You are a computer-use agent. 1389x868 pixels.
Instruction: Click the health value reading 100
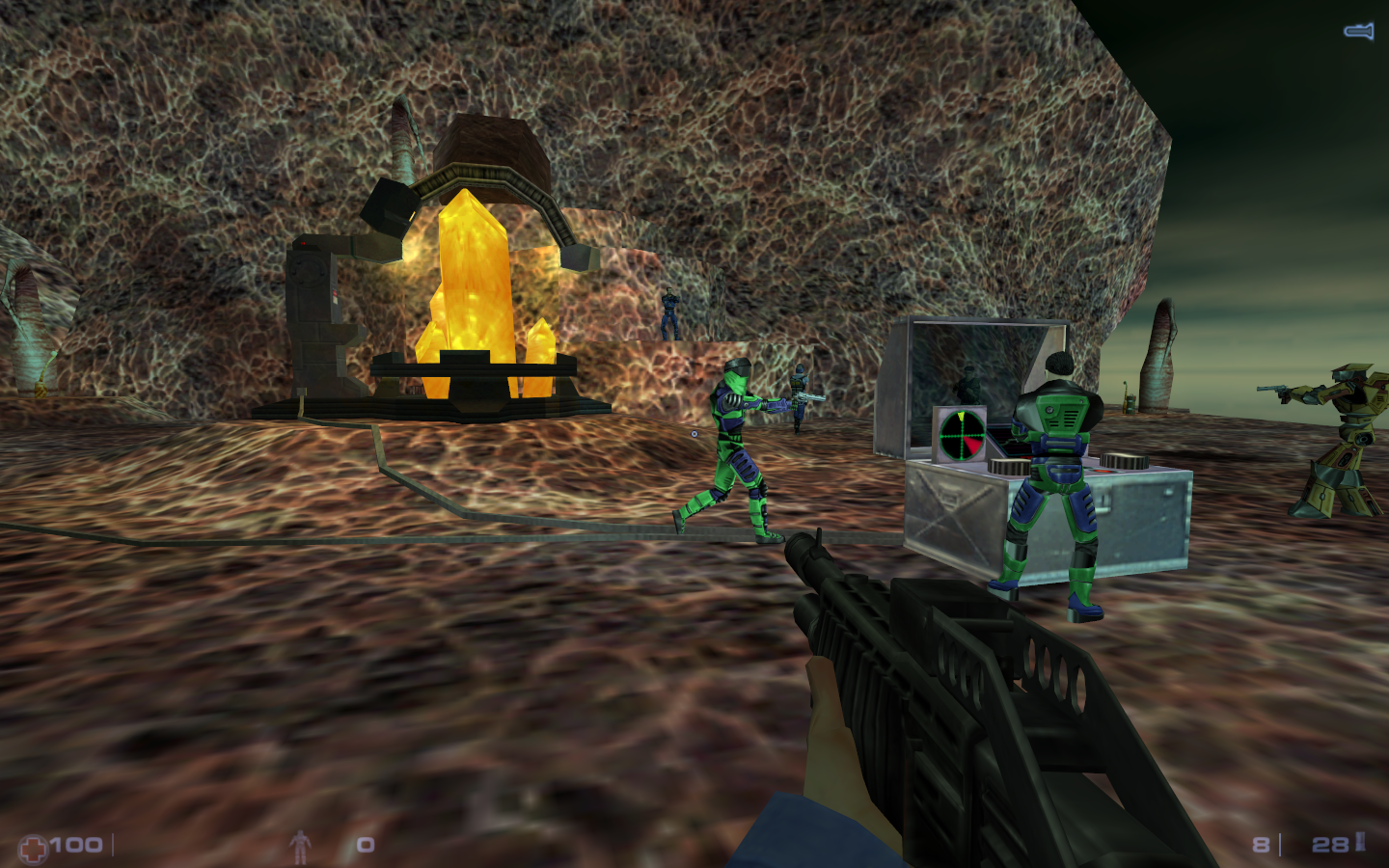coord(75,845)
